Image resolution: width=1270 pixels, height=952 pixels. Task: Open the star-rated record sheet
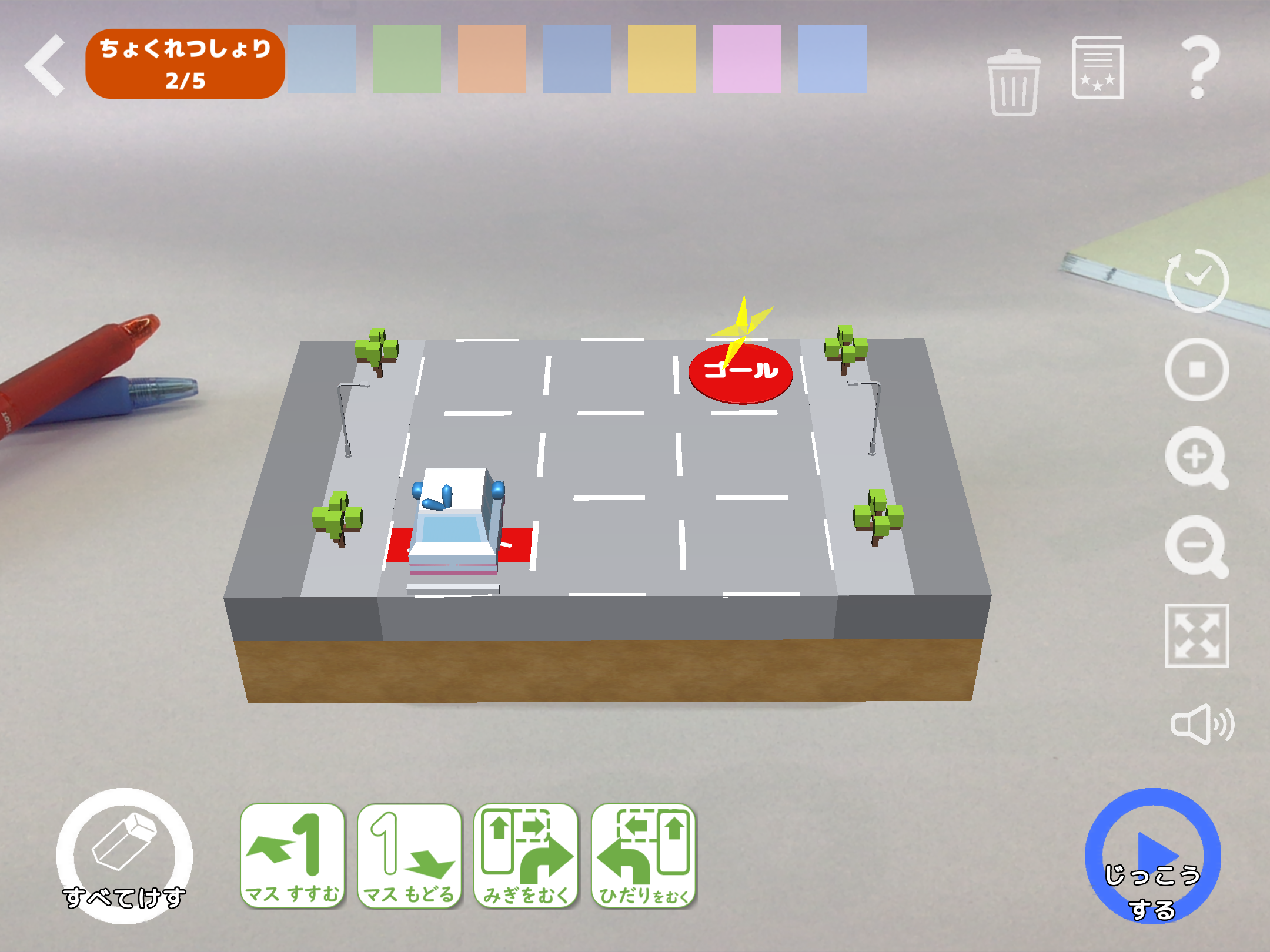click(x=1098, y=68)
